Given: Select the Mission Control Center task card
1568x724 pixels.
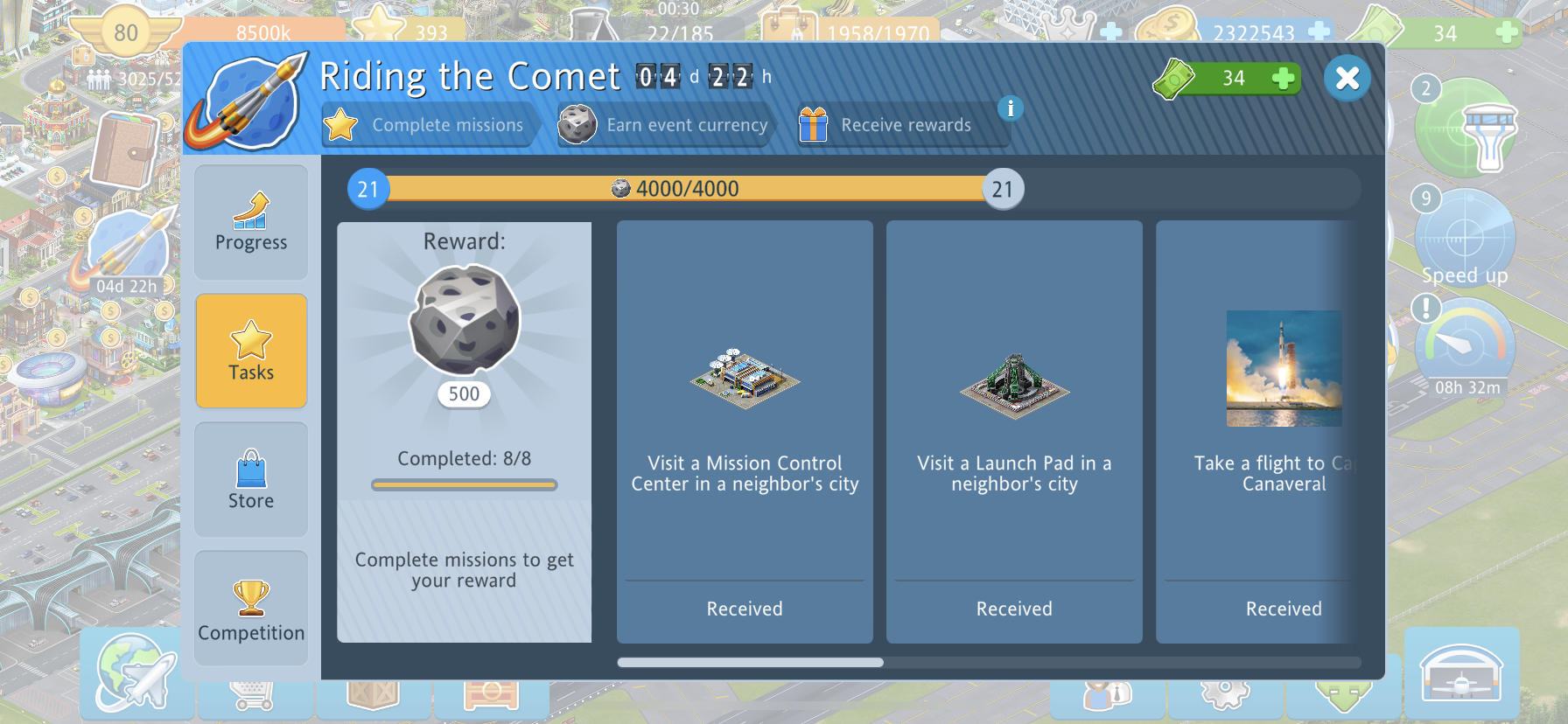Looking at the screenshot, I should (745, 431).
